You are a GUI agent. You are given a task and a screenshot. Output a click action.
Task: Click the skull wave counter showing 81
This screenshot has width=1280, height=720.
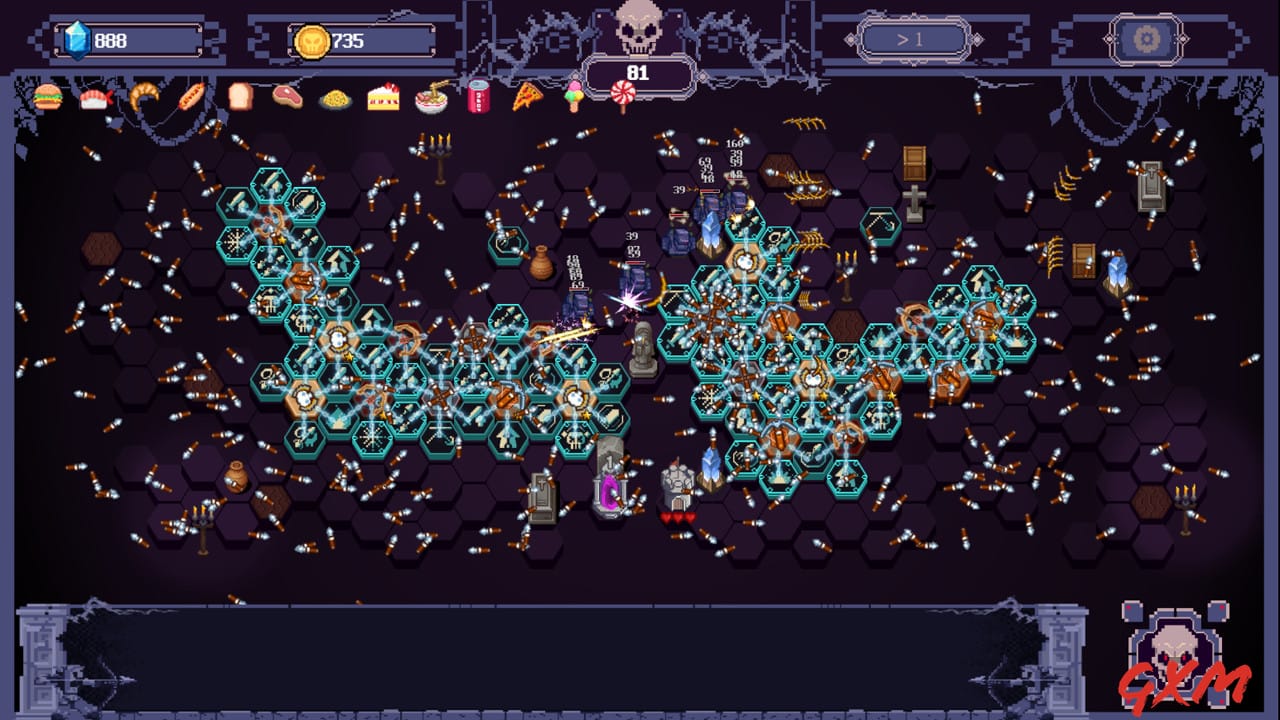(637, 72)
